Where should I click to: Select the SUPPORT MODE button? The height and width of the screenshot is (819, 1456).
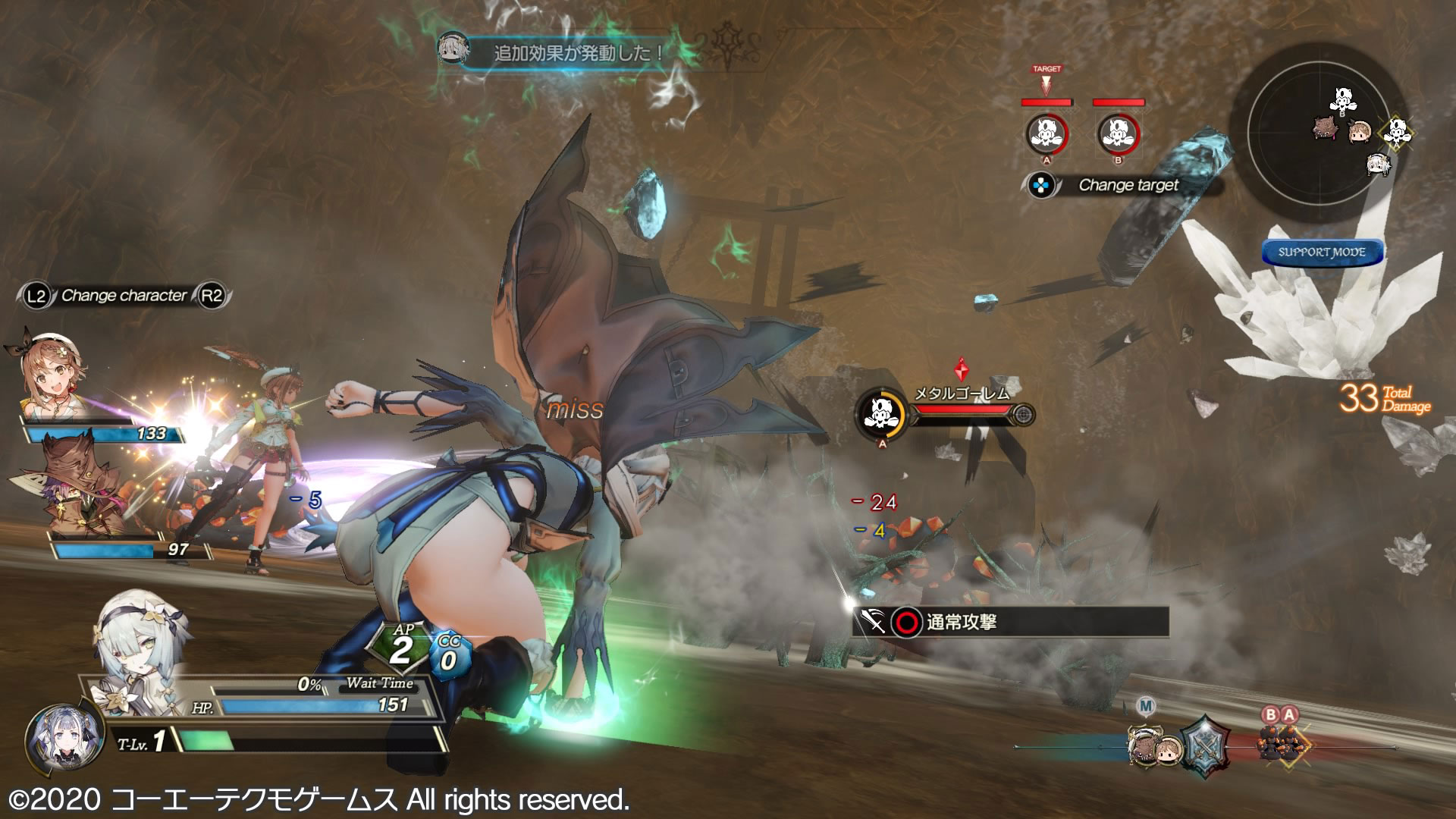[1322, 253]
